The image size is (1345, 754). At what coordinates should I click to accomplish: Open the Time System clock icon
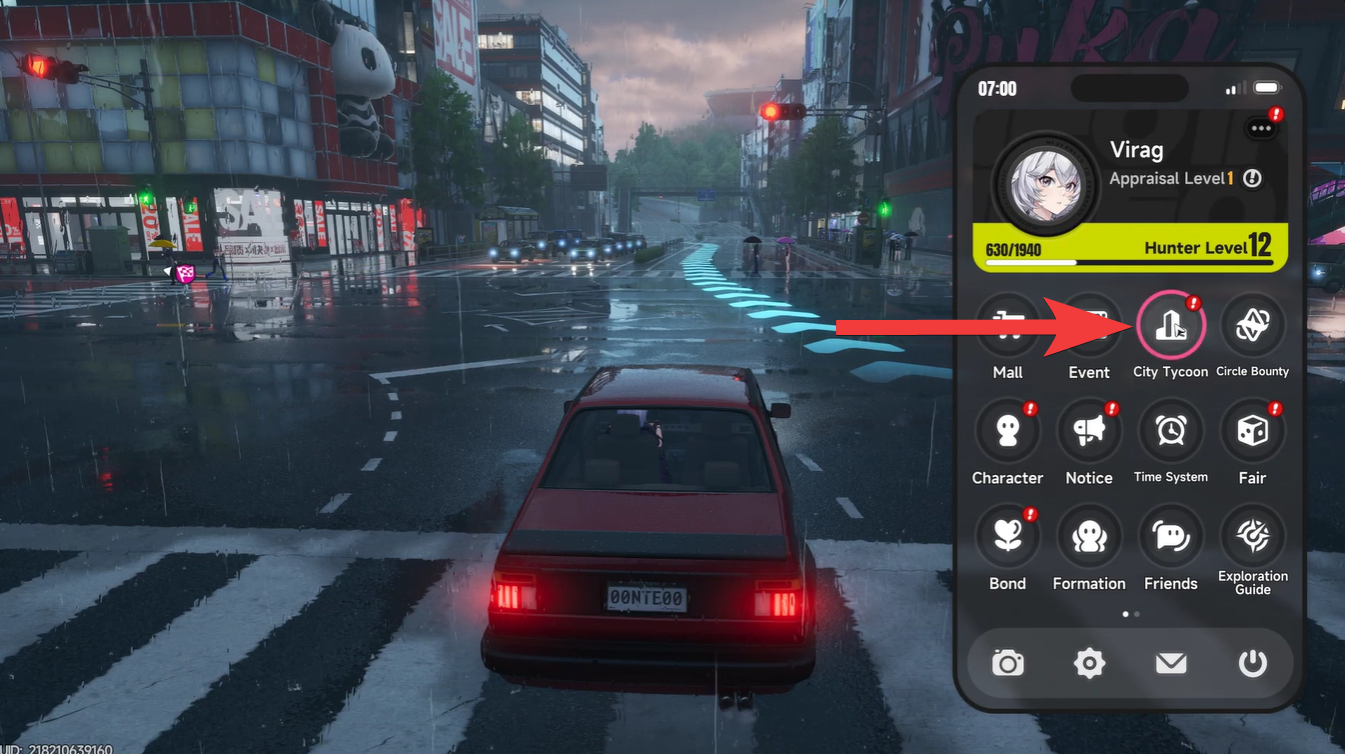[x=1171, y=430]
